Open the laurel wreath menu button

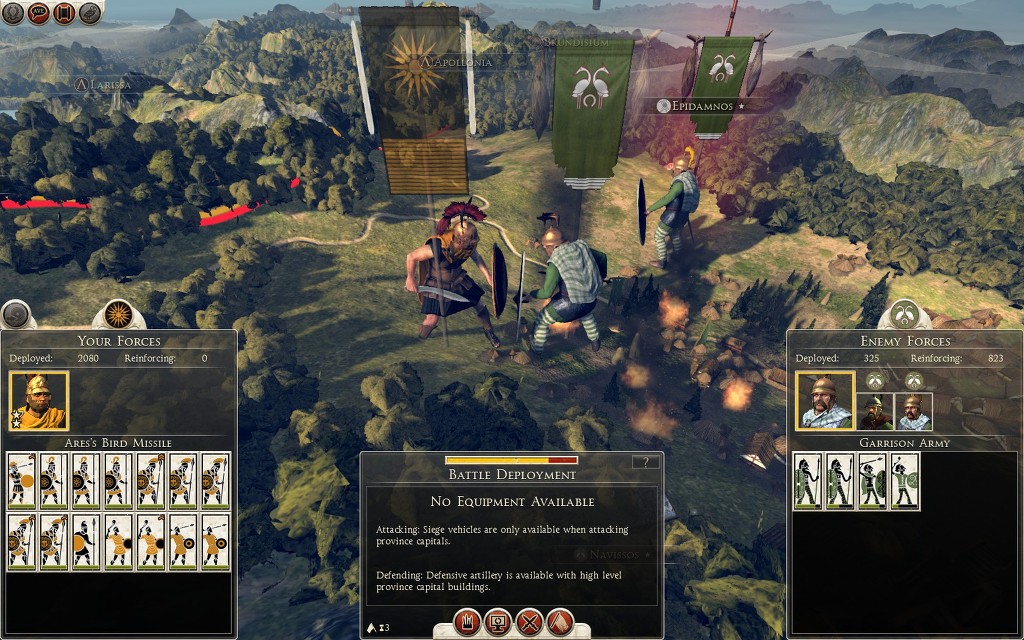(13, 13)
